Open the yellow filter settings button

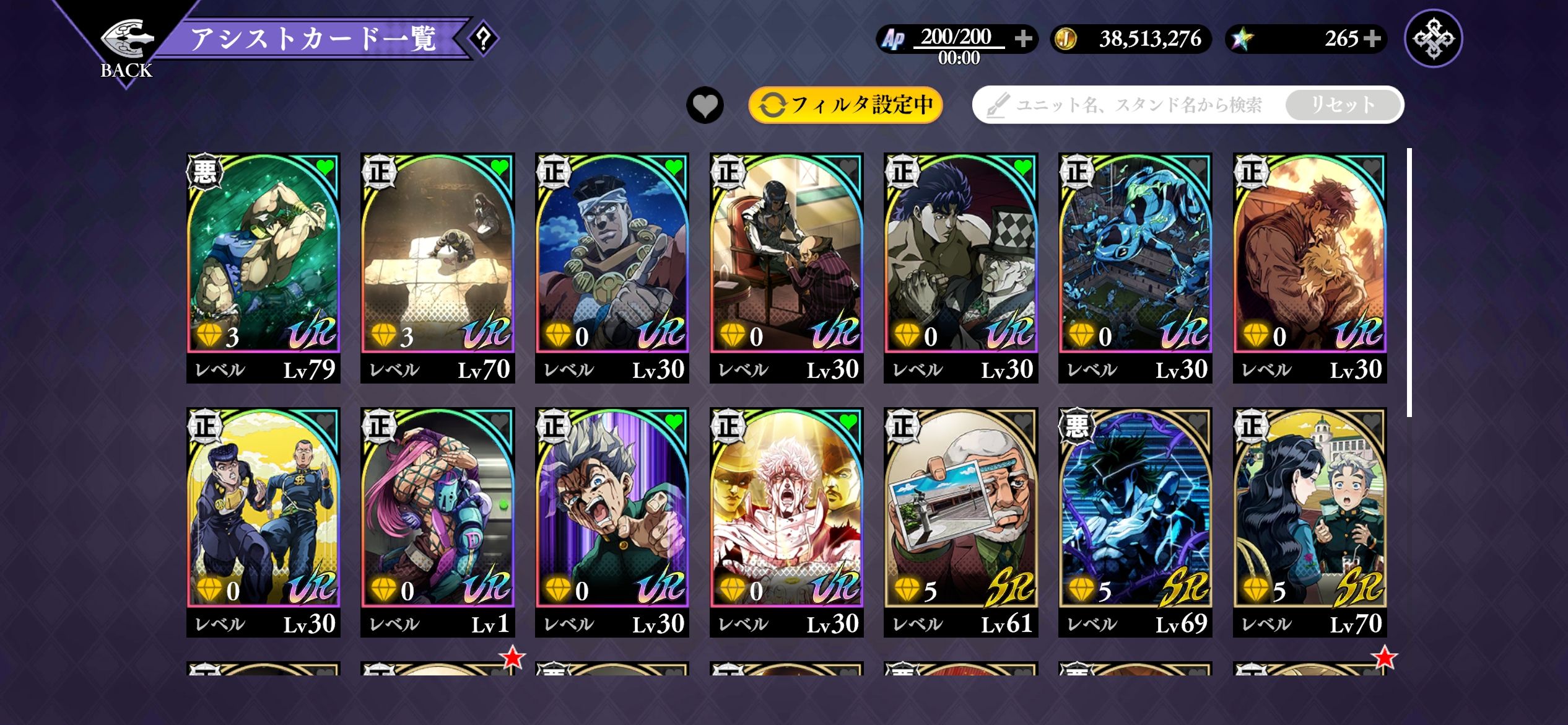click(845, 105)
